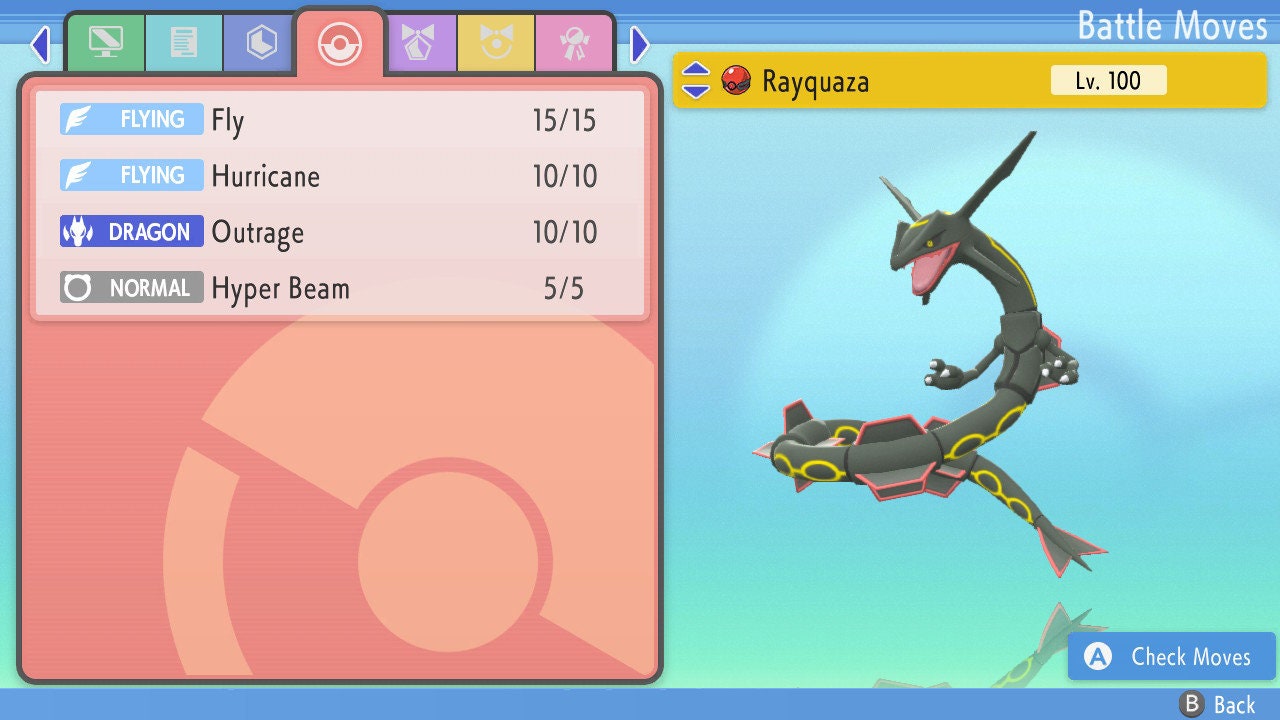This screenshot has height=720, width=1280.
Task: Pick the Hyper Beam move
Action: (x=340, y=288)
